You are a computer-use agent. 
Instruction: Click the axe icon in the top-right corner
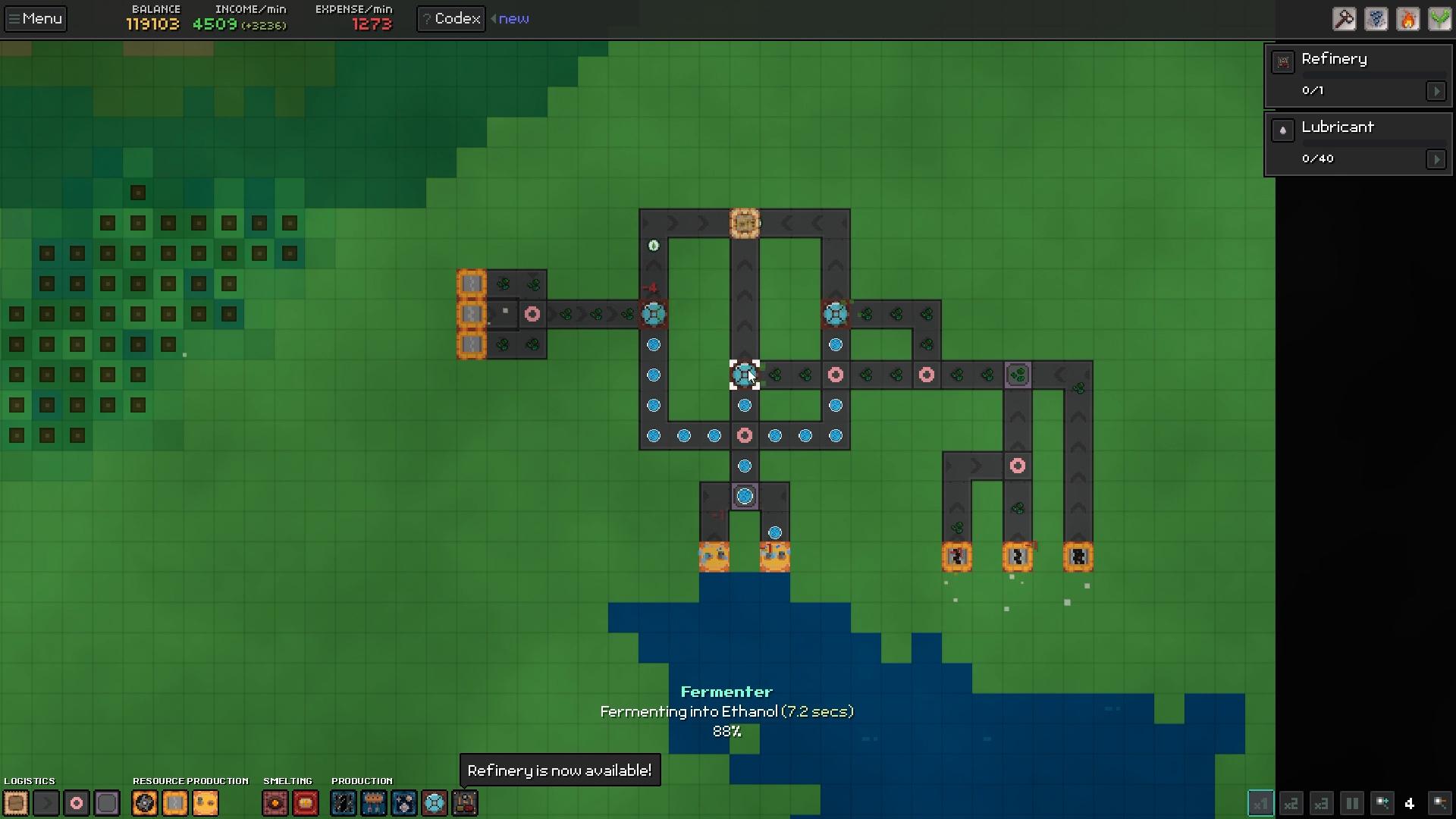pyautogui.click(x=1344, y=19)
